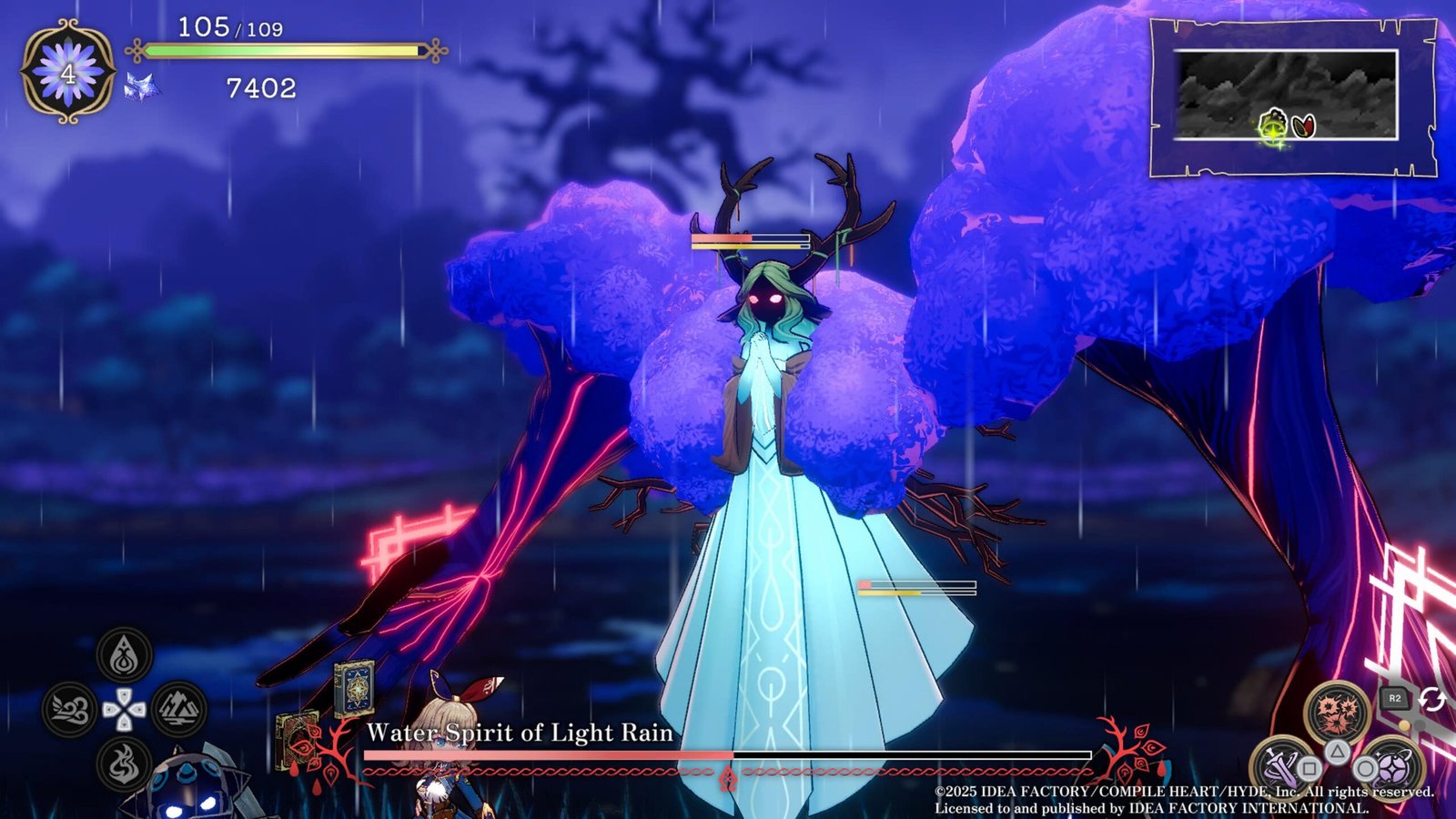Click the crystal shard currency icon
1456x819 pixels.
point(142,87)
